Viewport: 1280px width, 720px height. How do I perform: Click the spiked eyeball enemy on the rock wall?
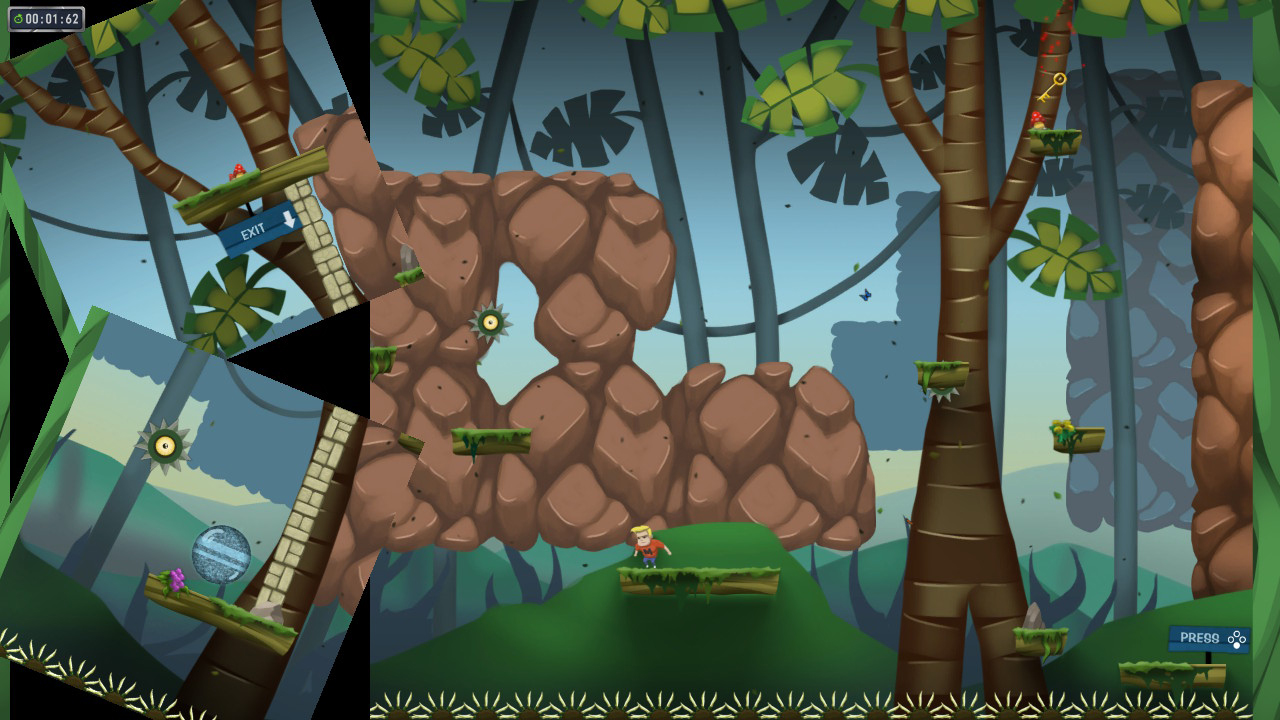491,322
